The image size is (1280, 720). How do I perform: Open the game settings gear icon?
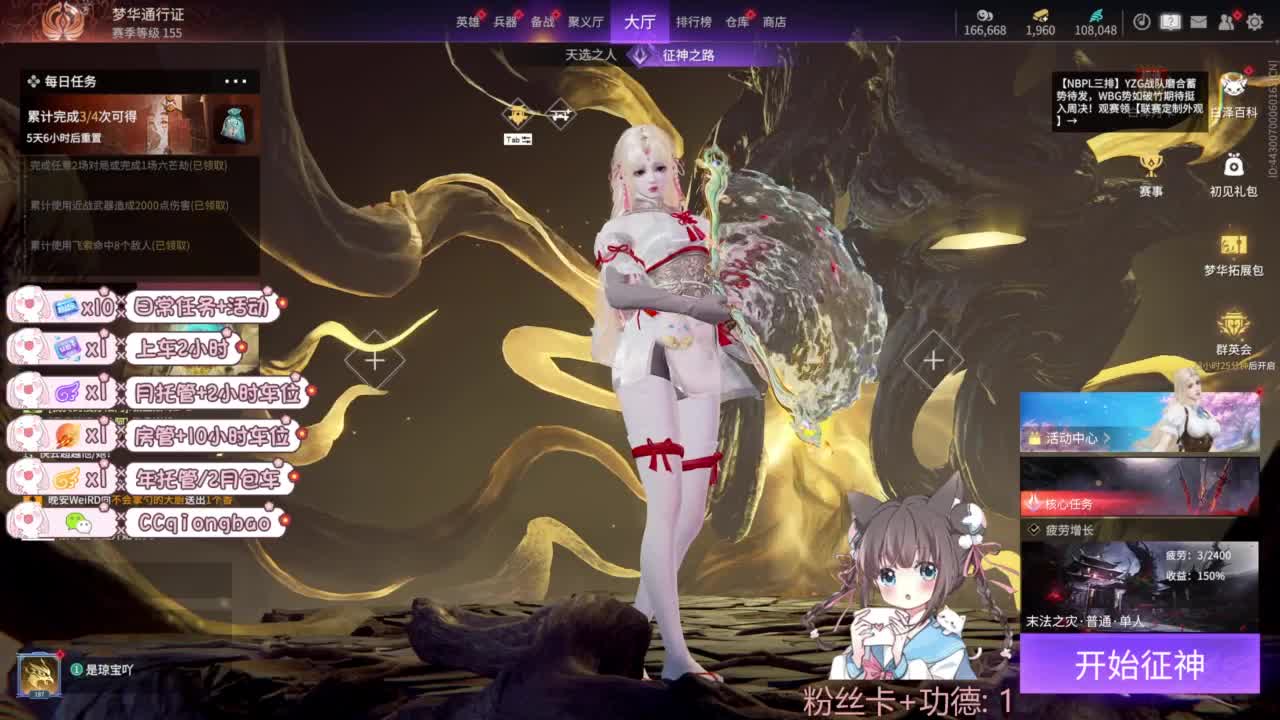coord(1255,21)
